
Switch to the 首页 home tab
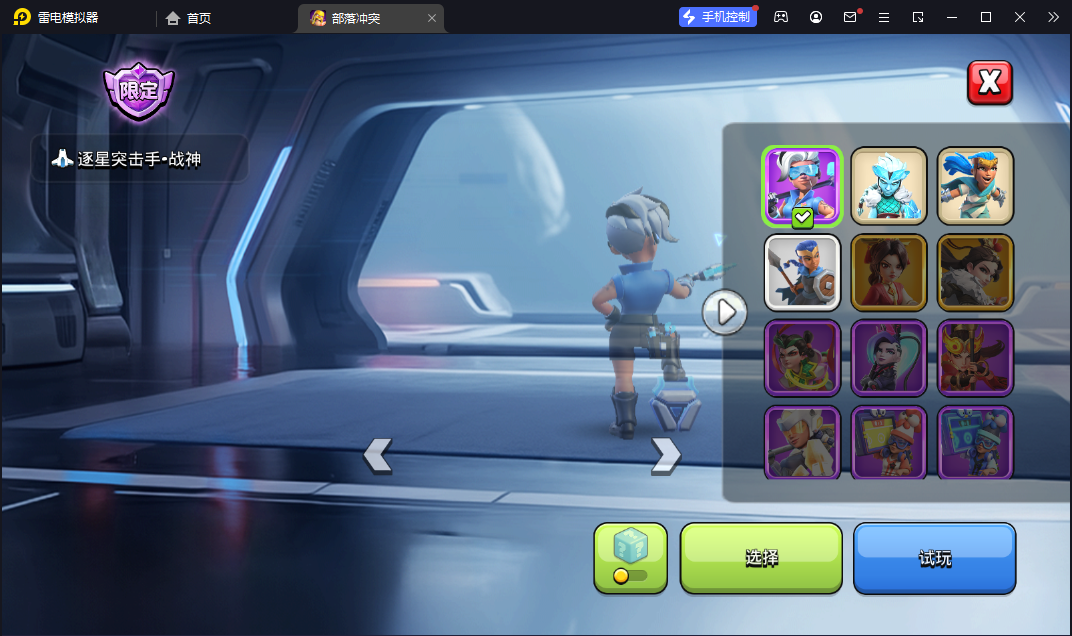point(189,18)
